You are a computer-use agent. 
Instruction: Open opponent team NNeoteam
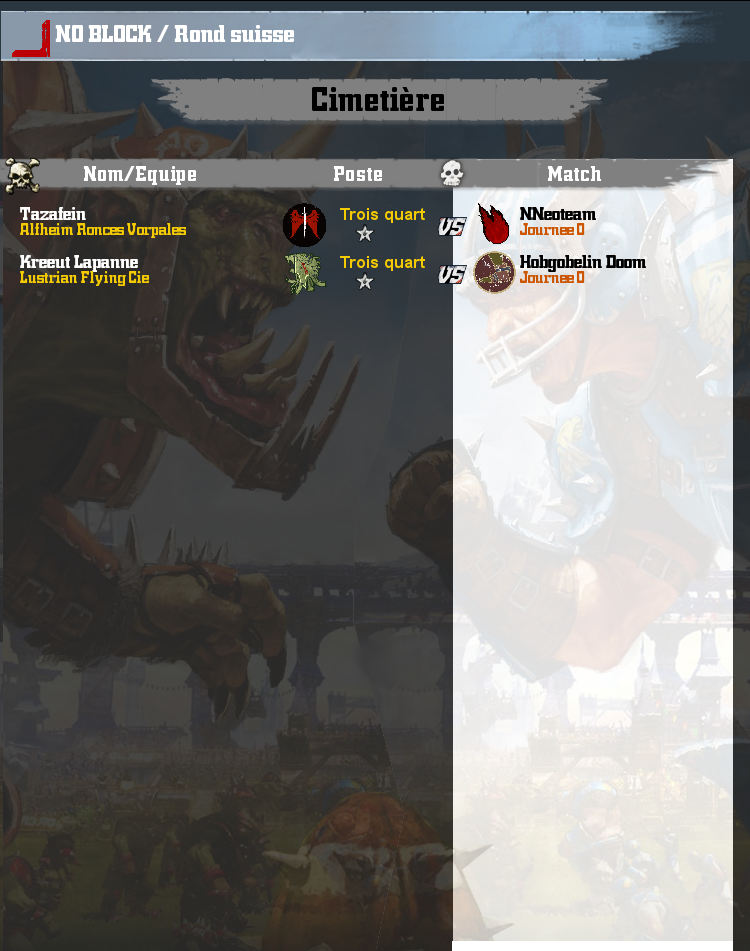(x=557, y=214)
